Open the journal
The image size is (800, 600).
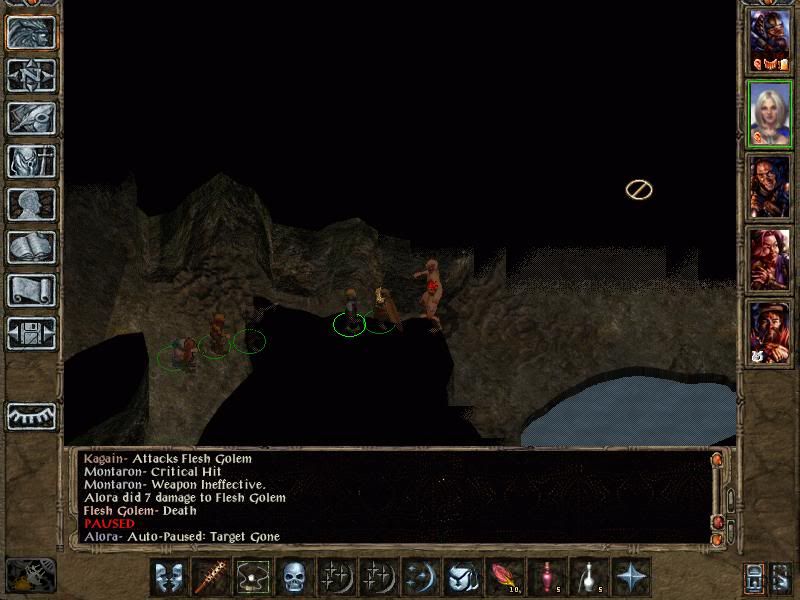[x=31, y=117]
